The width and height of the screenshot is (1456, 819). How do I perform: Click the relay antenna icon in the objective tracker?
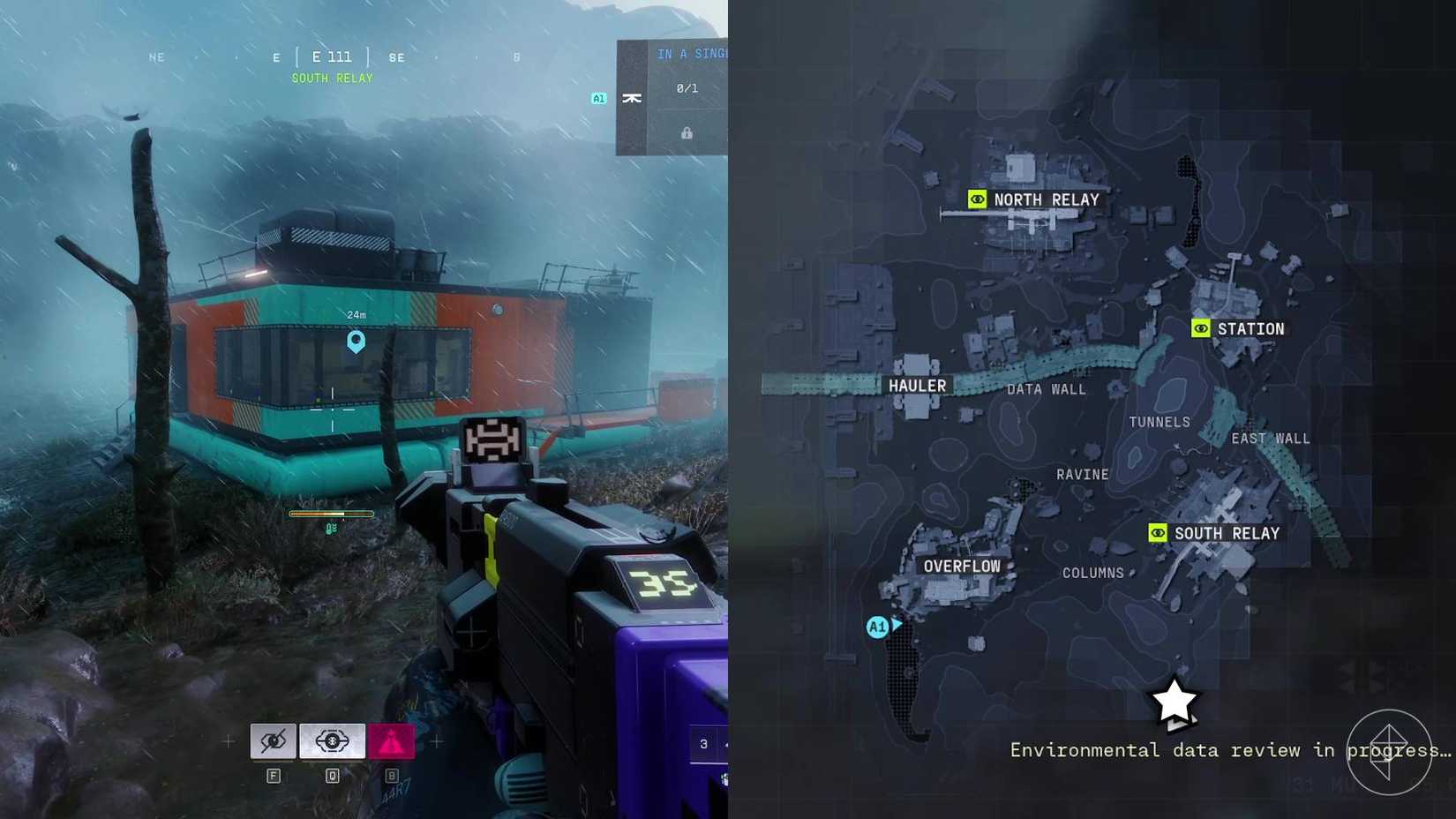coord(633,100)
